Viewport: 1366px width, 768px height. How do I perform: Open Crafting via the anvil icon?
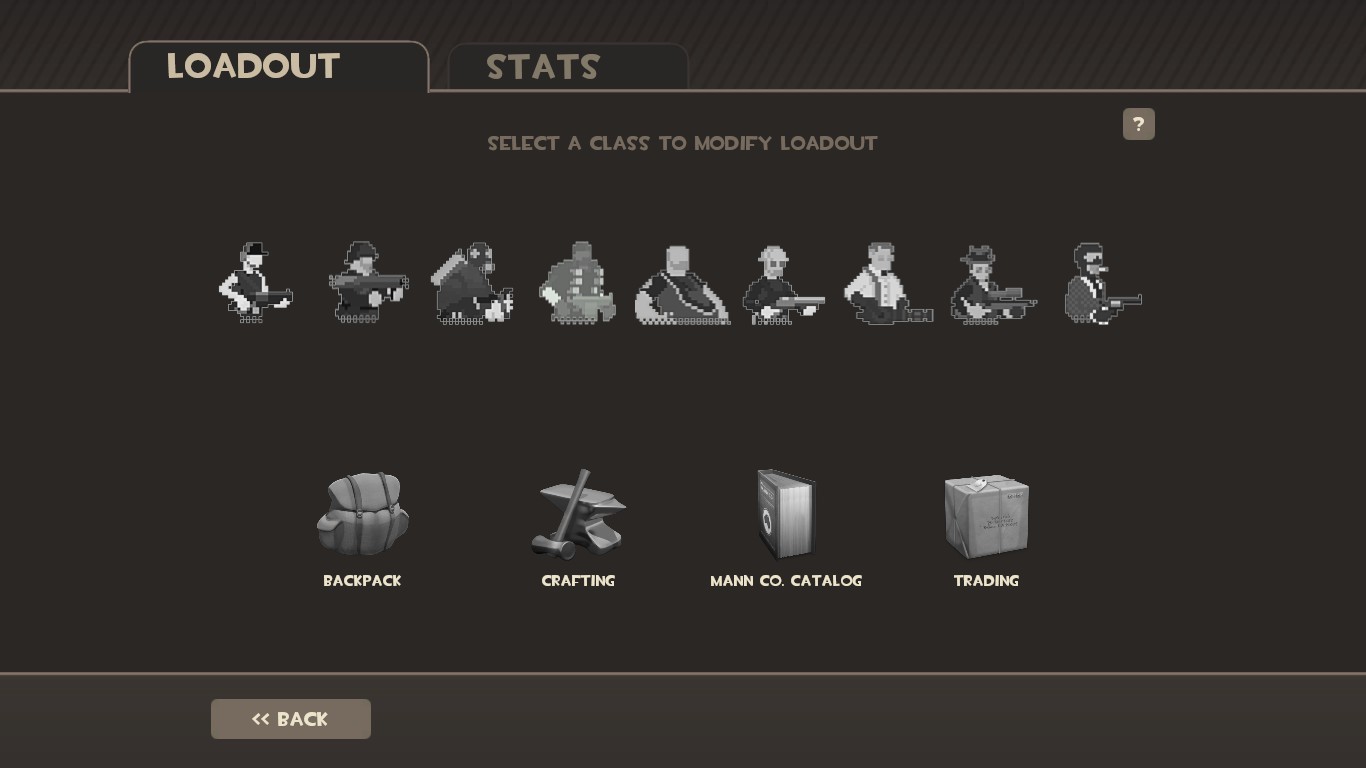coord(578,513)
